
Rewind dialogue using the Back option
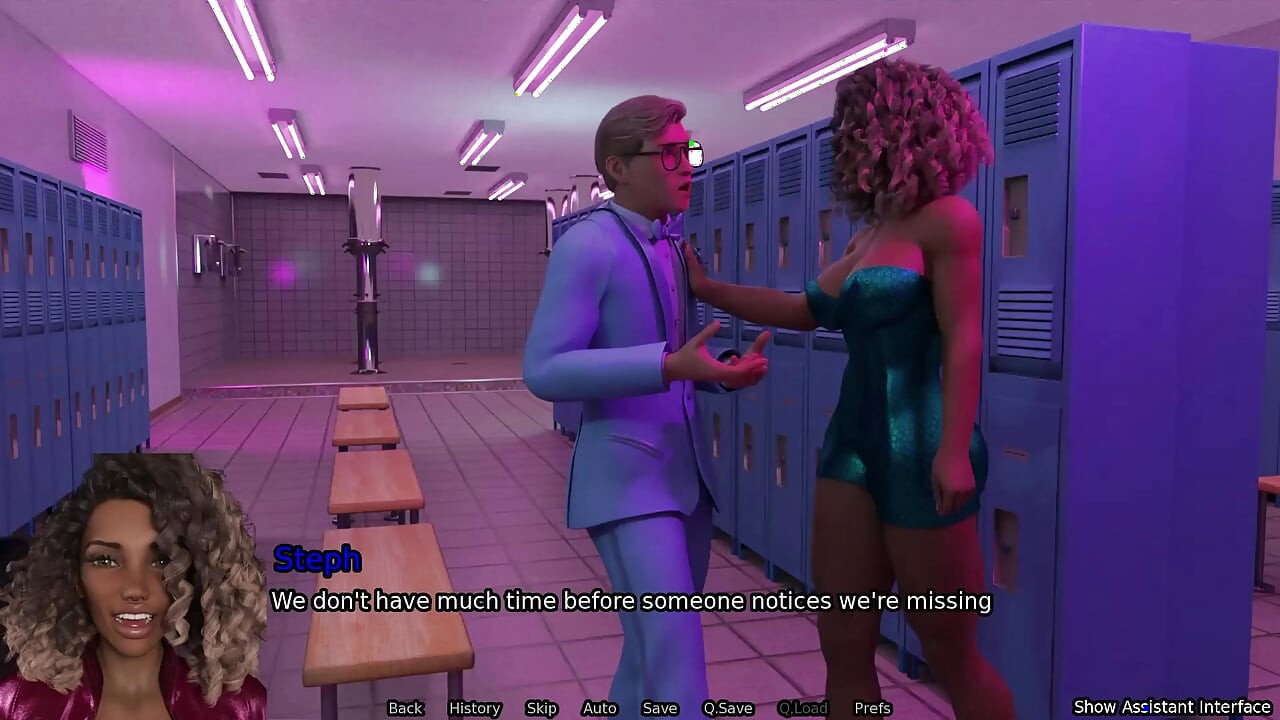[x=405, y=708]
